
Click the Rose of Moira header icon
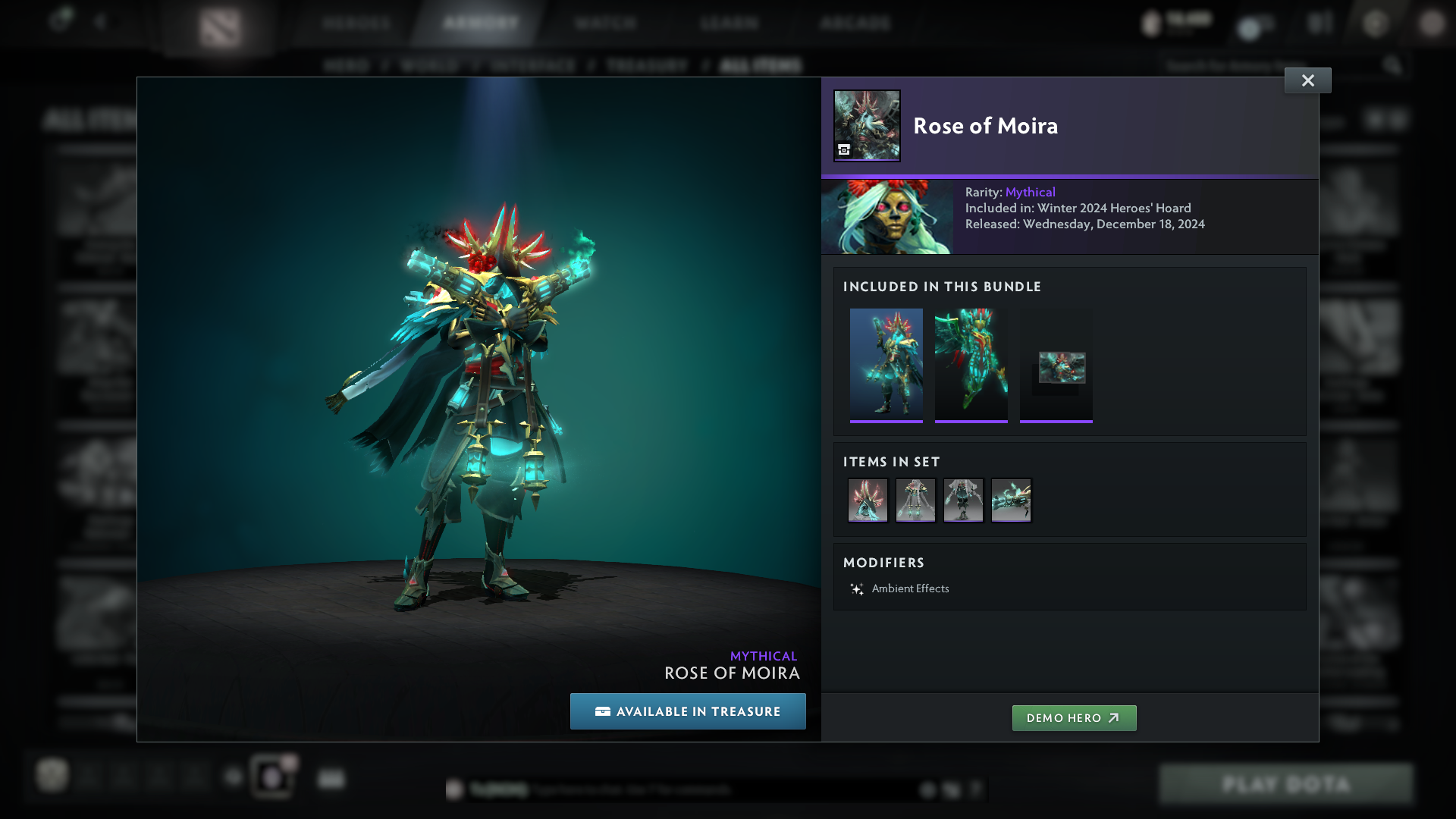(x=867, y=126)
